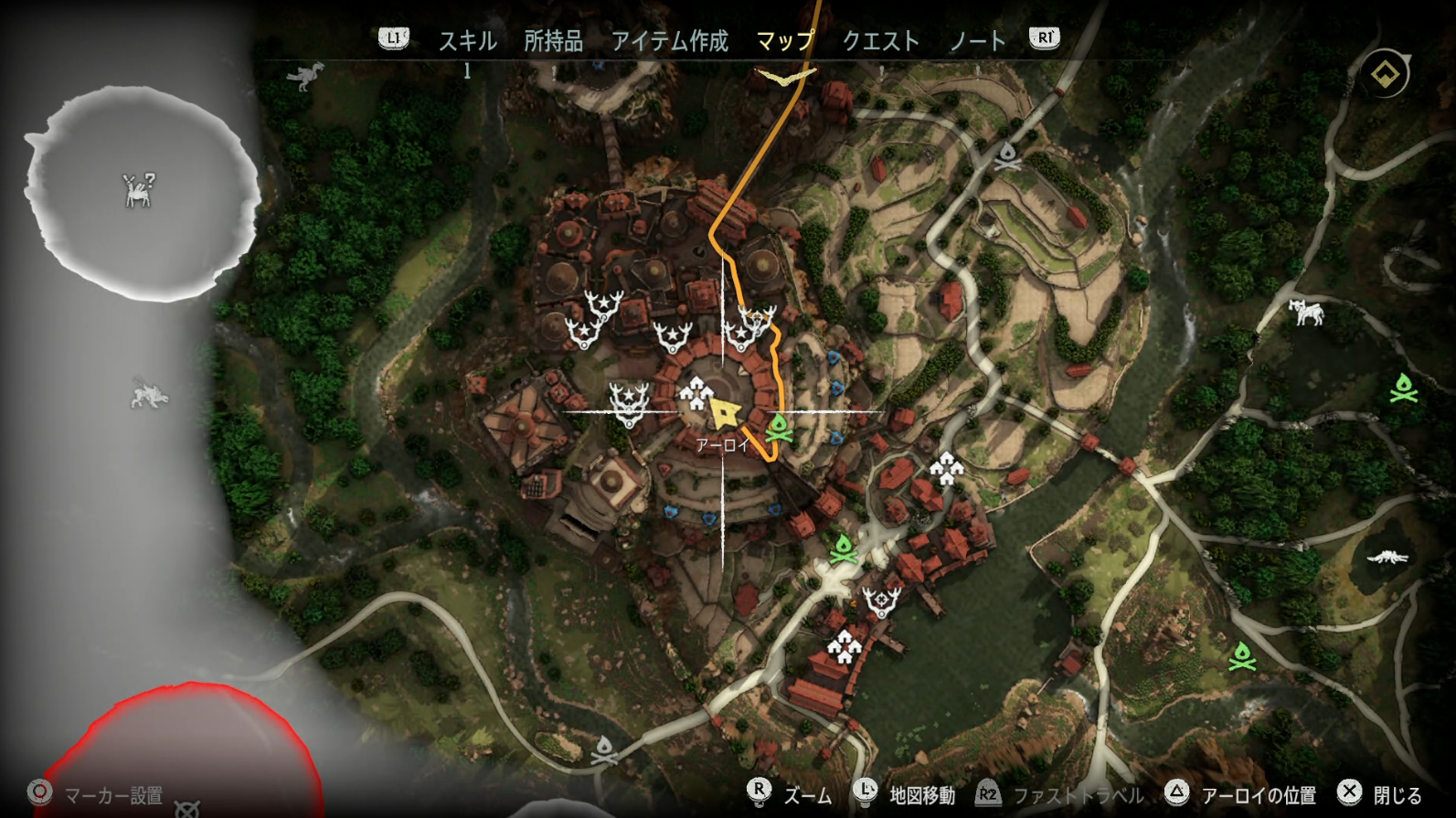Click the green campfire in the bottom-right corner

[1240, 654]
